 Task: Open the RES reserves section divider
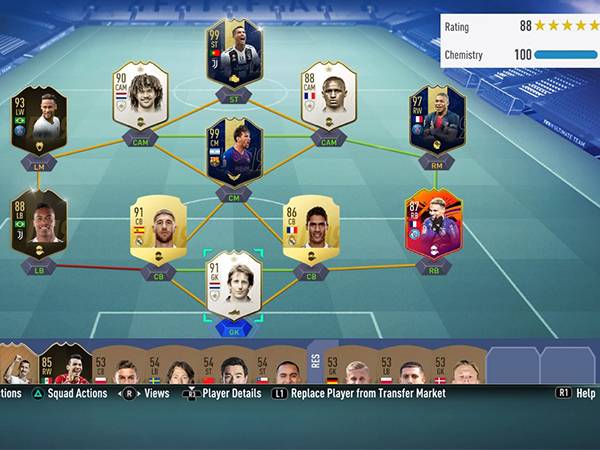tap(316, 359)
